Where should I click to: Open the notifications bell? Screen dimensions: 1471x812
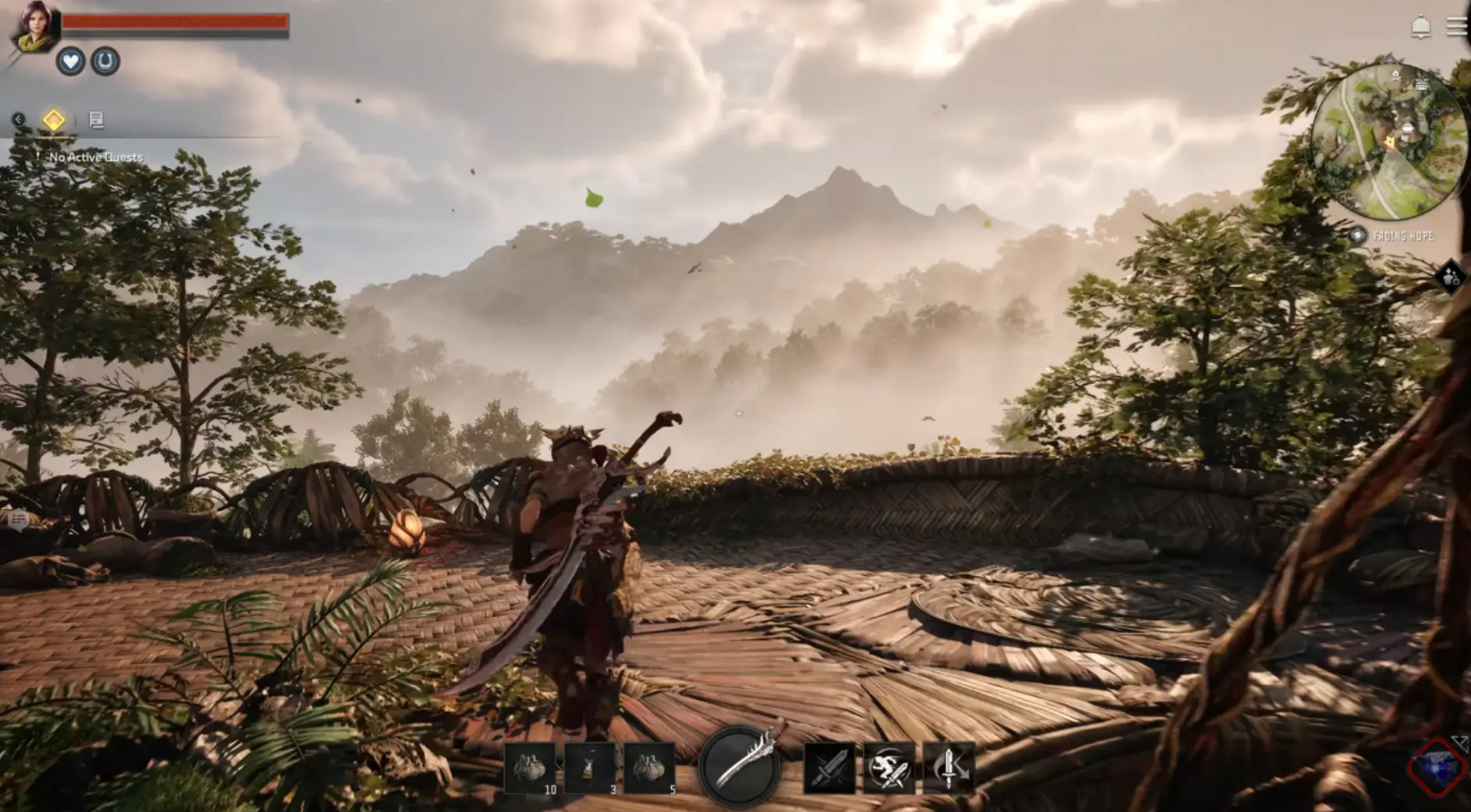pyautogui.click(x=1421, y=28)
